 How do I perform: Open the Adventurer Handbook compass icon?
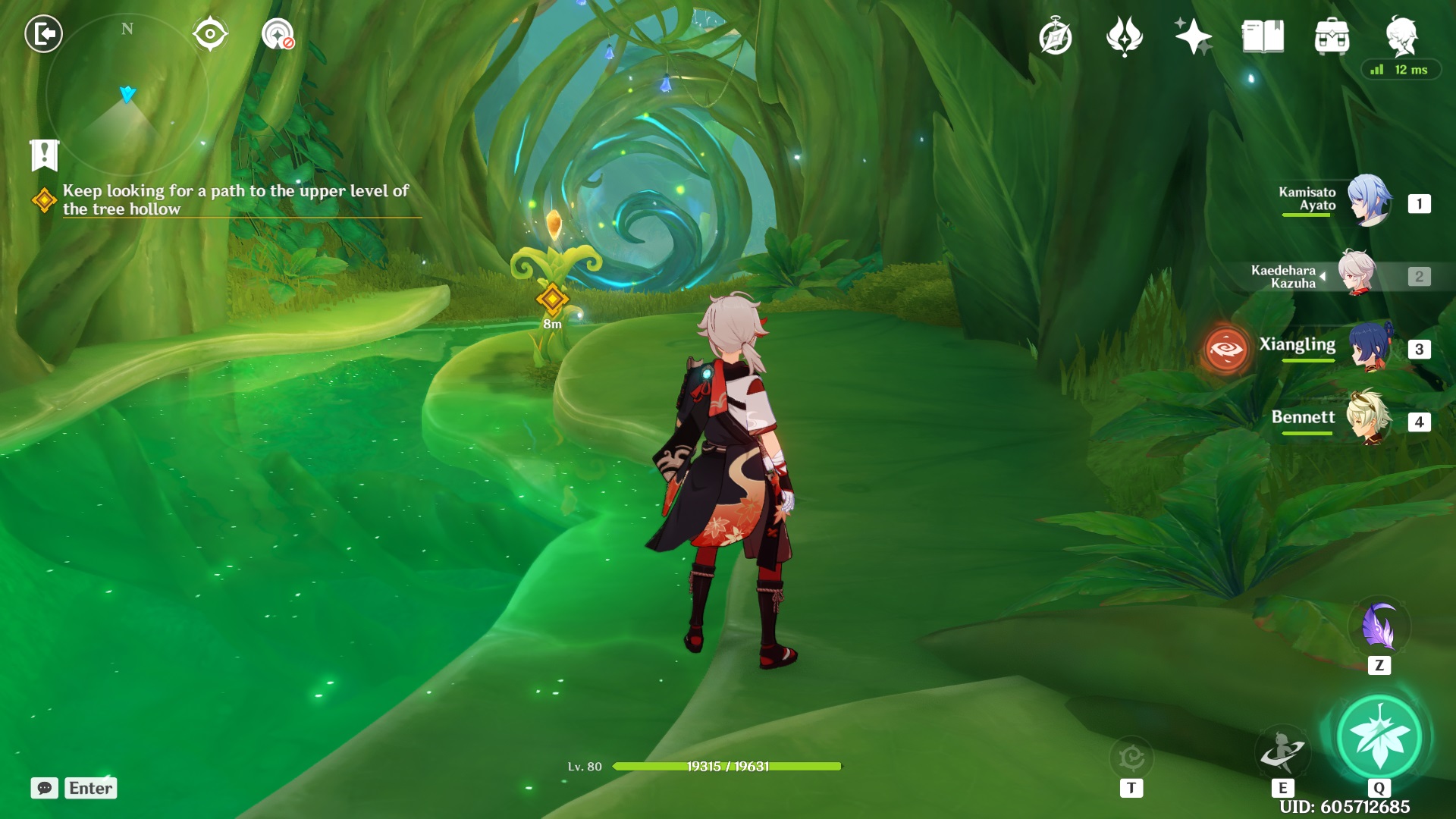pyautogui.click(x=1057, y=35)
